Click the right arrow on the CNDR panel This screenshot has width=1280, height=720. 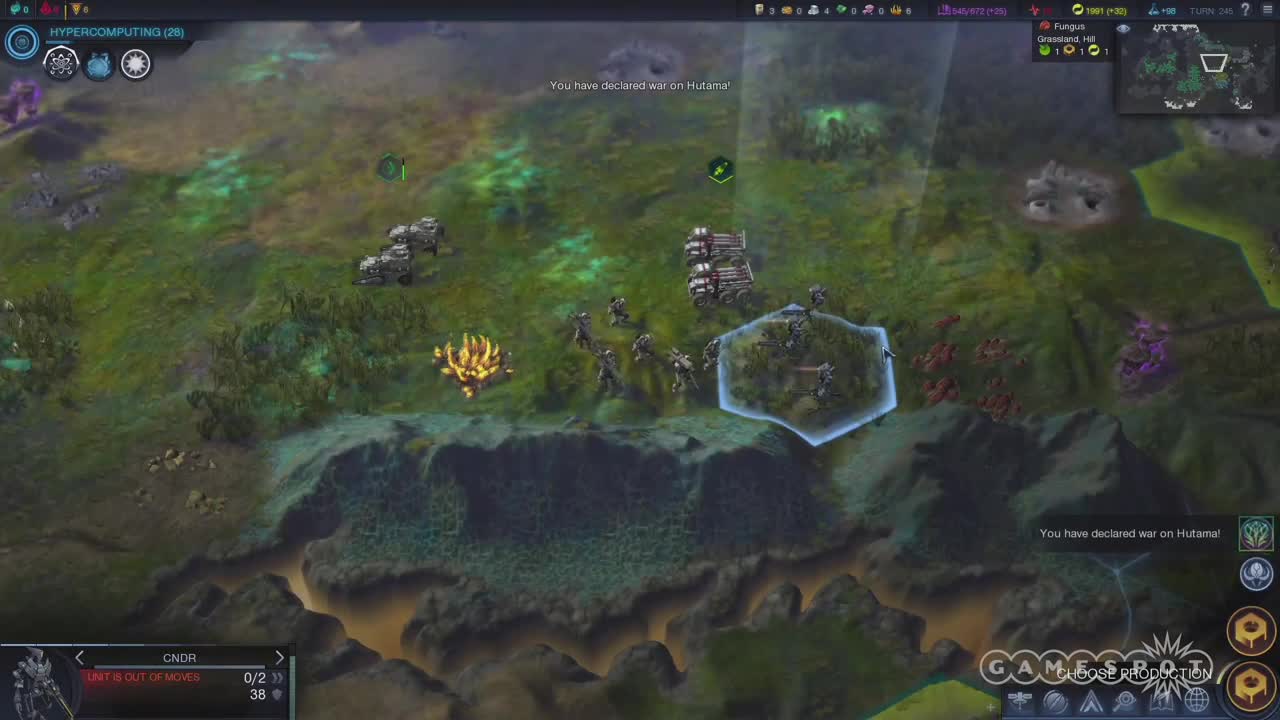[280, 657]
